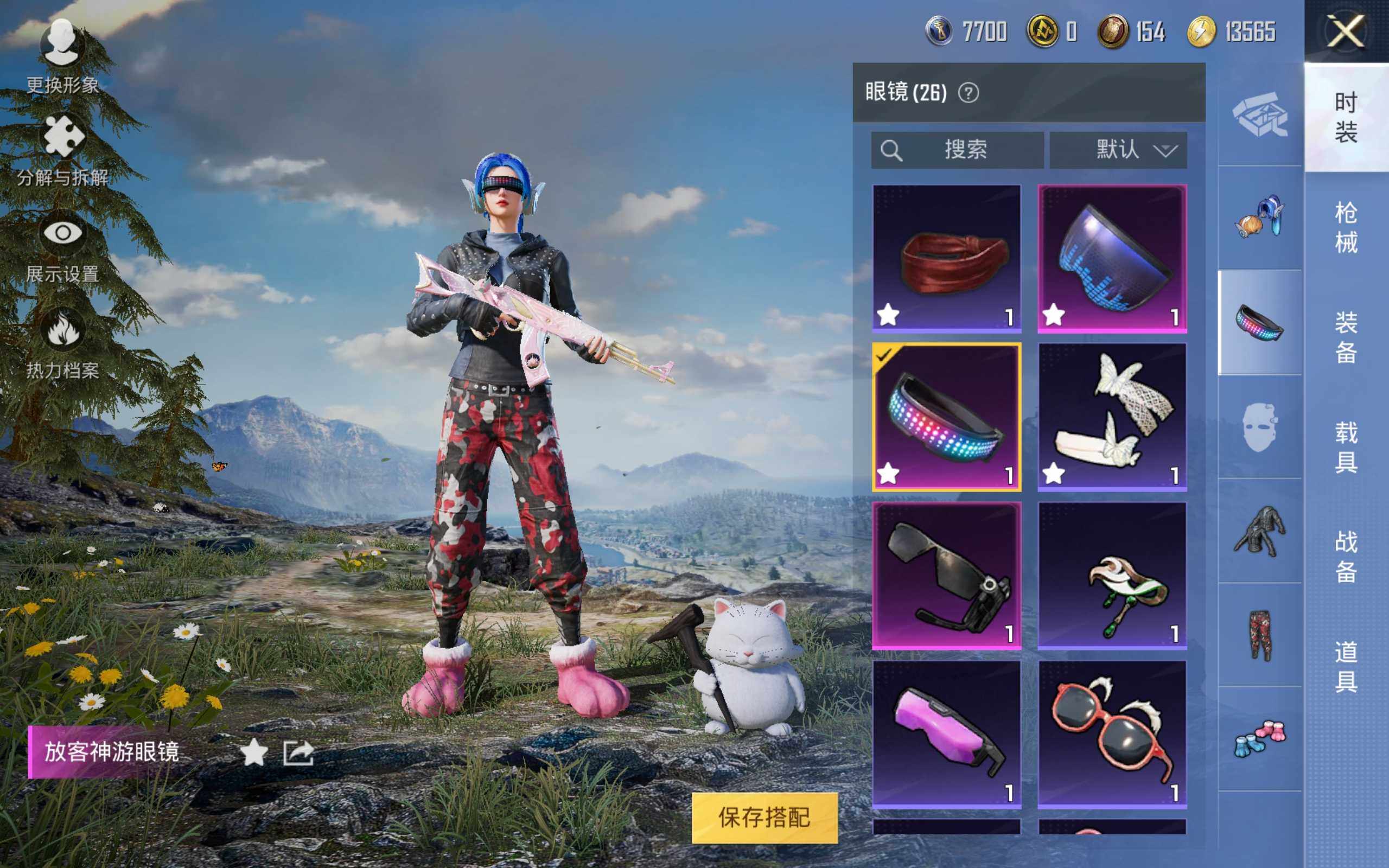Switch to the 枪械 firearms tab
Screen dimensions: 1389x868
click(x=1346, y=227)
